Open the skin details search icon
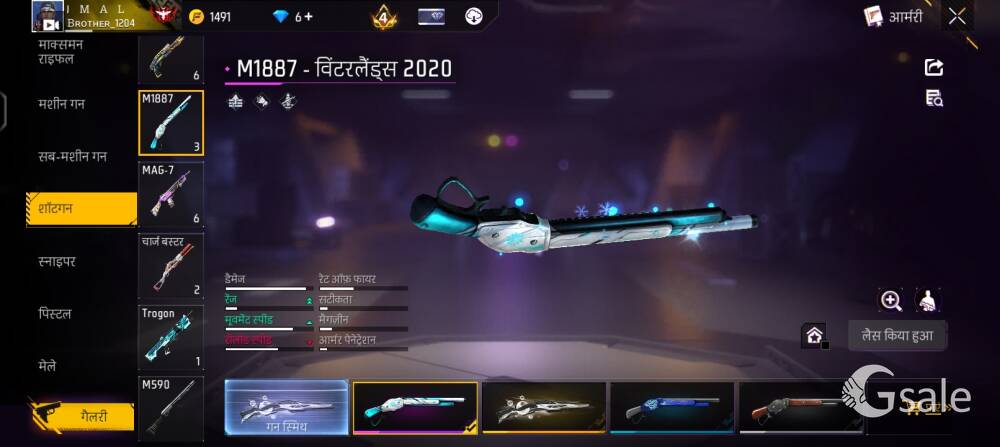 tap(934, 98)
